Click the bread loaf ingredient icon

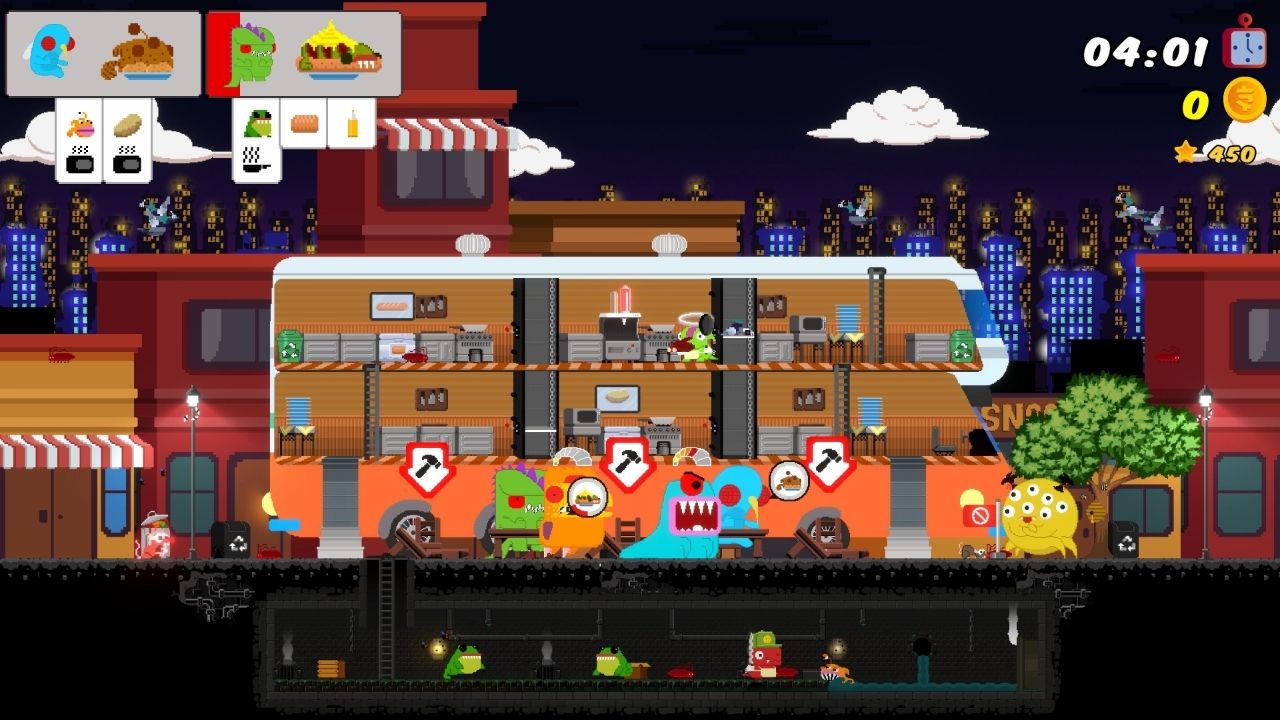tap(303, 122)
